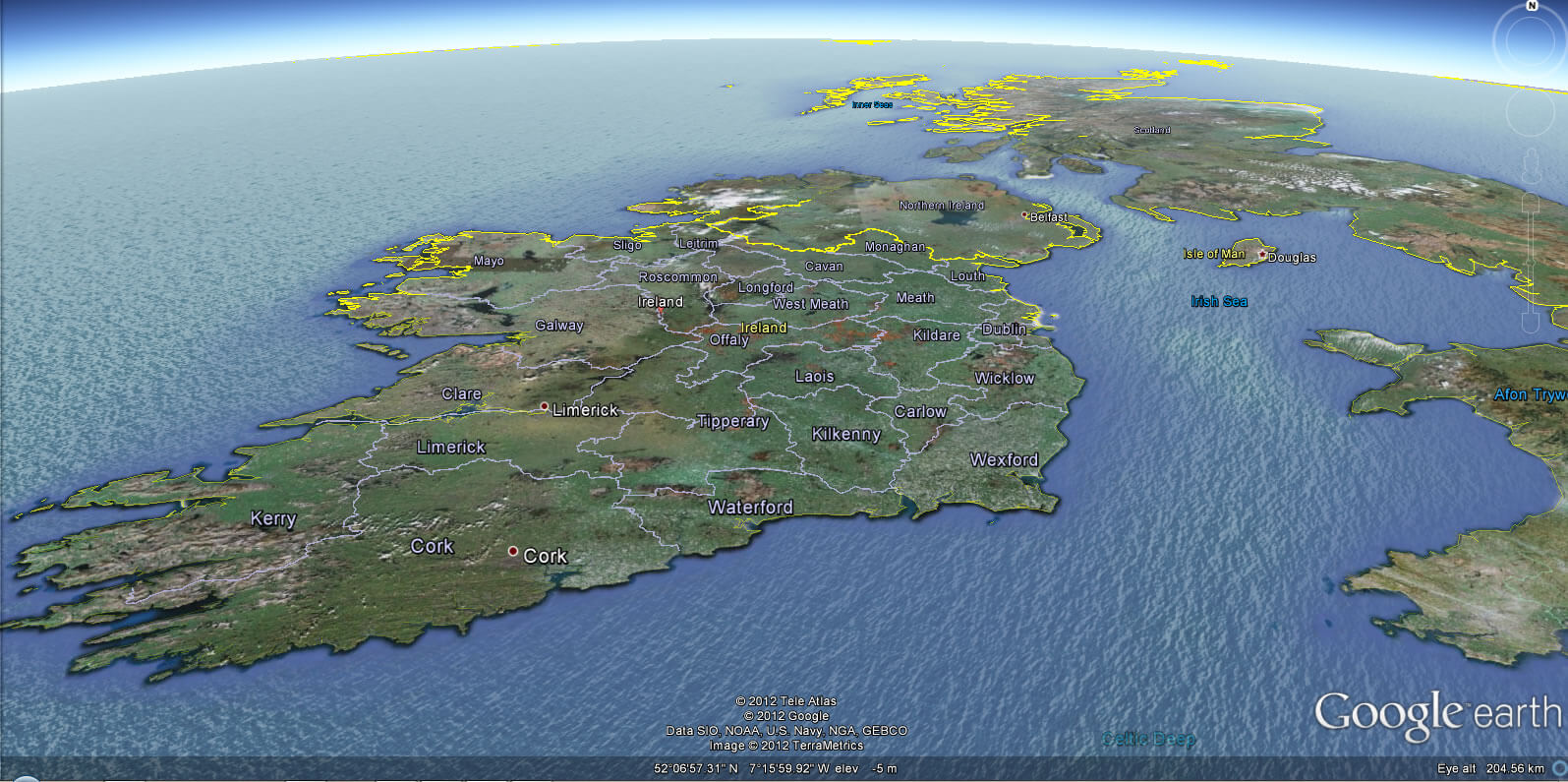This screenshot has height=782, width=1568.
Task: Click the top of the zoom slider to zoom in
Action: (1530, 202)
